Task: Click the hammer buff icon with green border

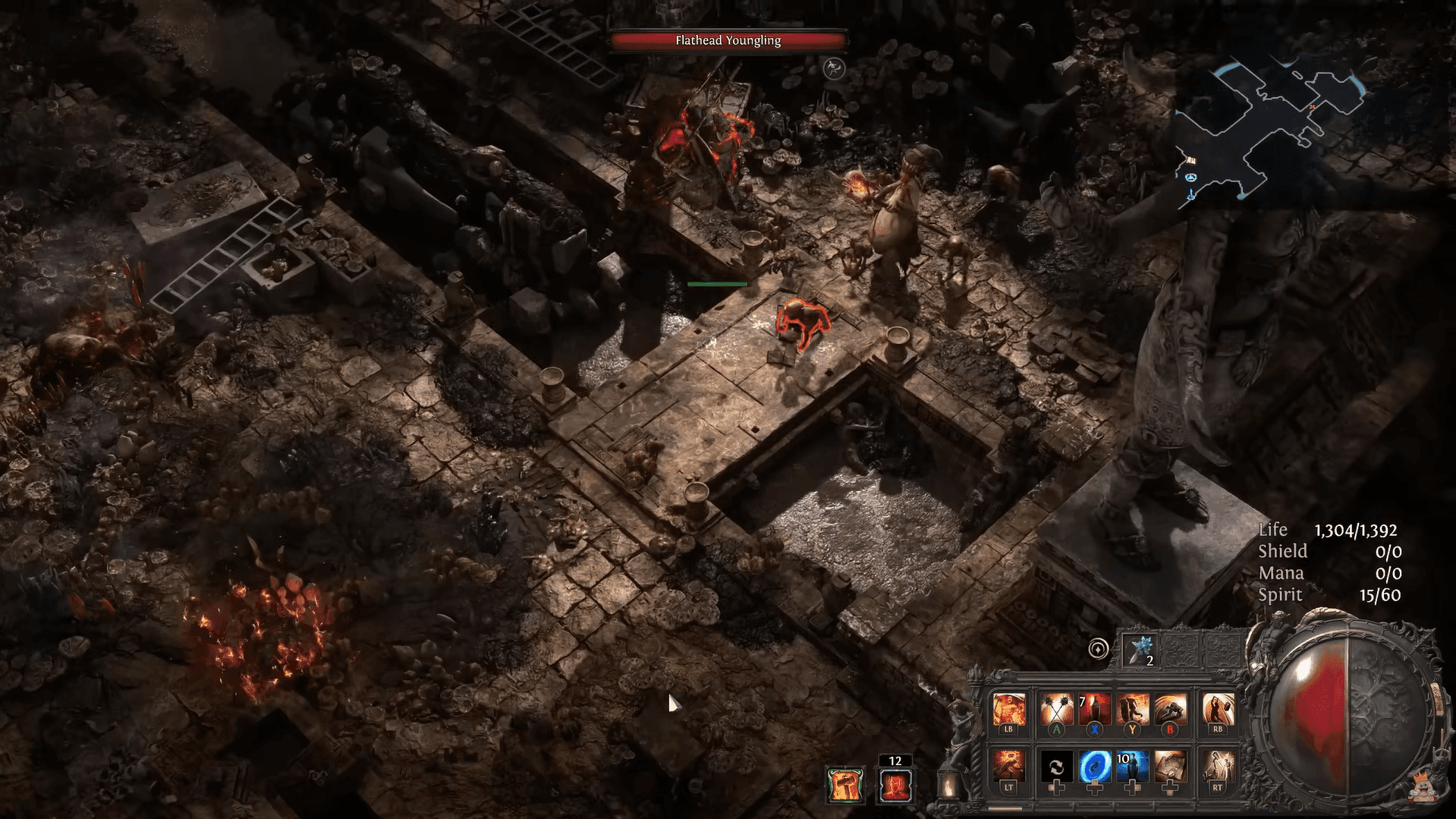Action: [844, 785]
